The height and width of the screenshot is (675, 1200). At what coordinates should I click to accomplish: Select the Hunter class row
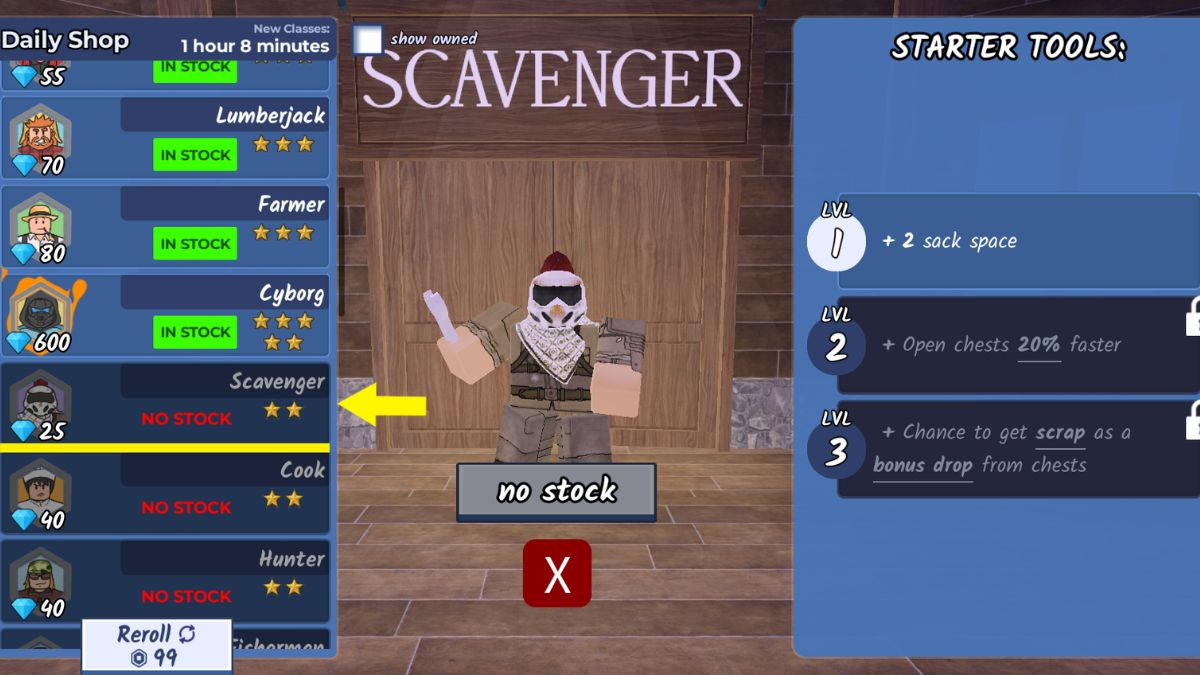(x=166, y=581)
